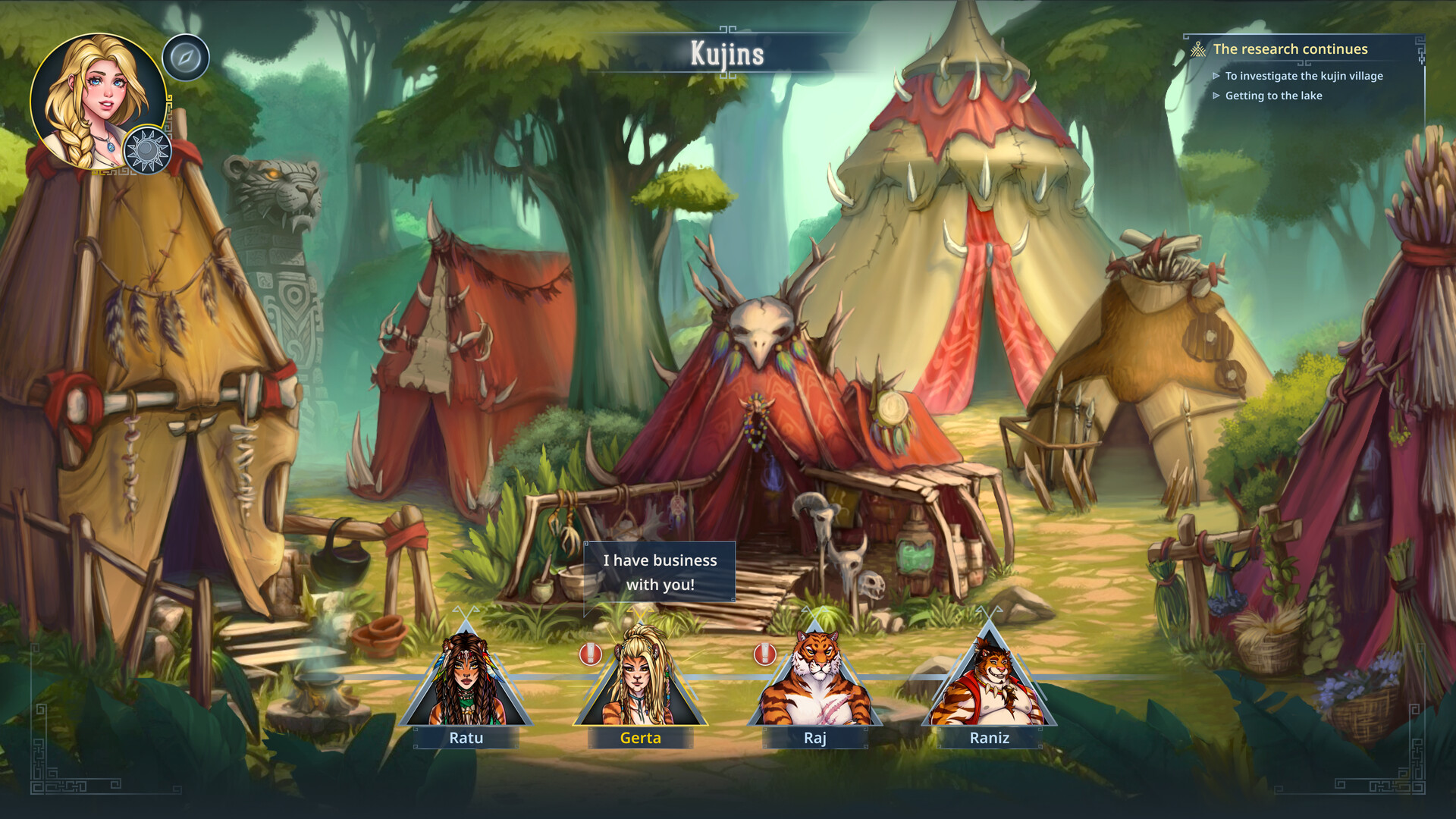This screenshot has width=1456, height=819.
Task: Click the 'I have business with you!' speech bubble
Action: pyautogui.click(x=659, y=573)
